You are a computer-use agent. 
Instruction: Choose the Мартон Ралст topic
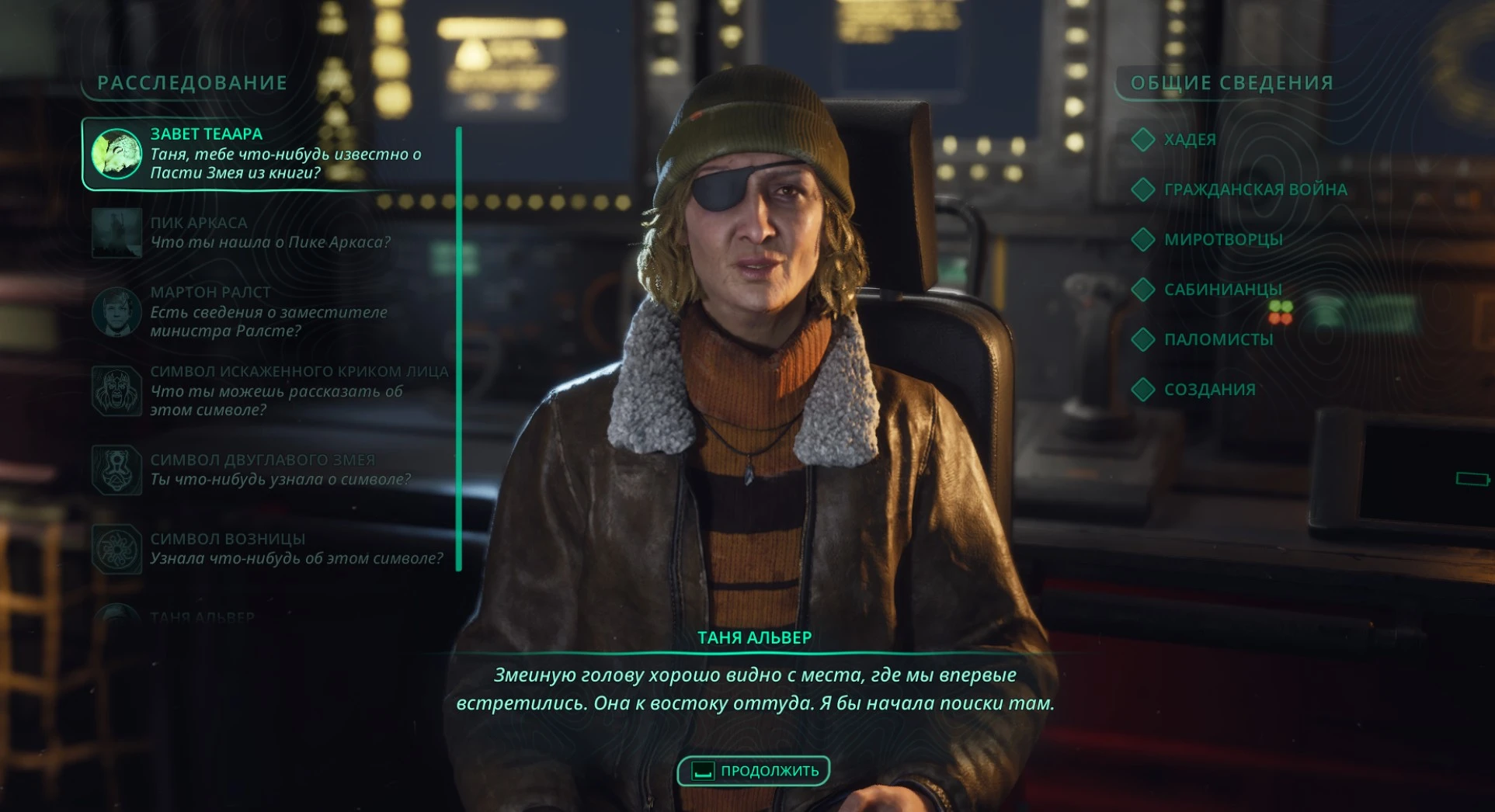coord(264,311)
